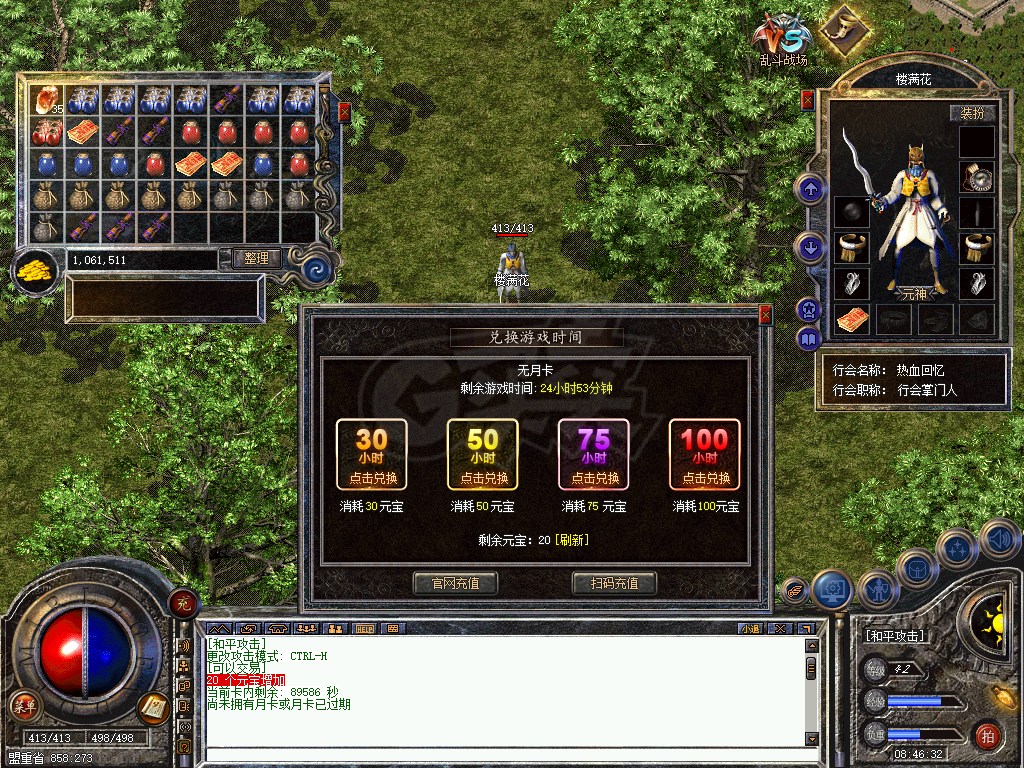
Task: Open the 菜单 menu button
Action: point(24,707)
